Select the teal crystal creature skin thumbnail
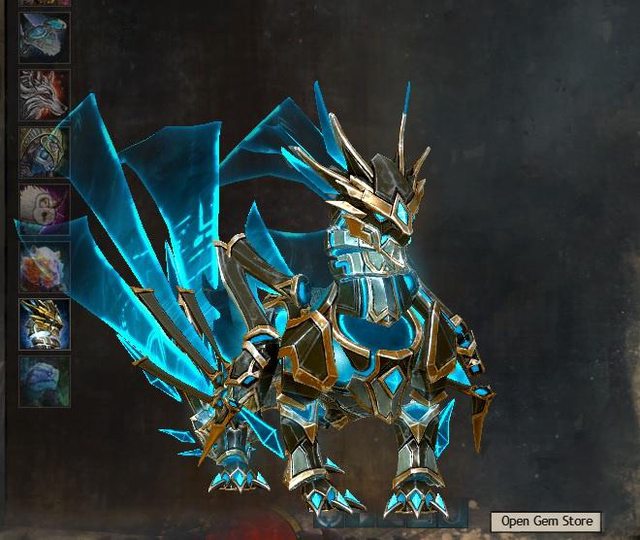This screenshot has height=540, width=640. coord(44,40)
